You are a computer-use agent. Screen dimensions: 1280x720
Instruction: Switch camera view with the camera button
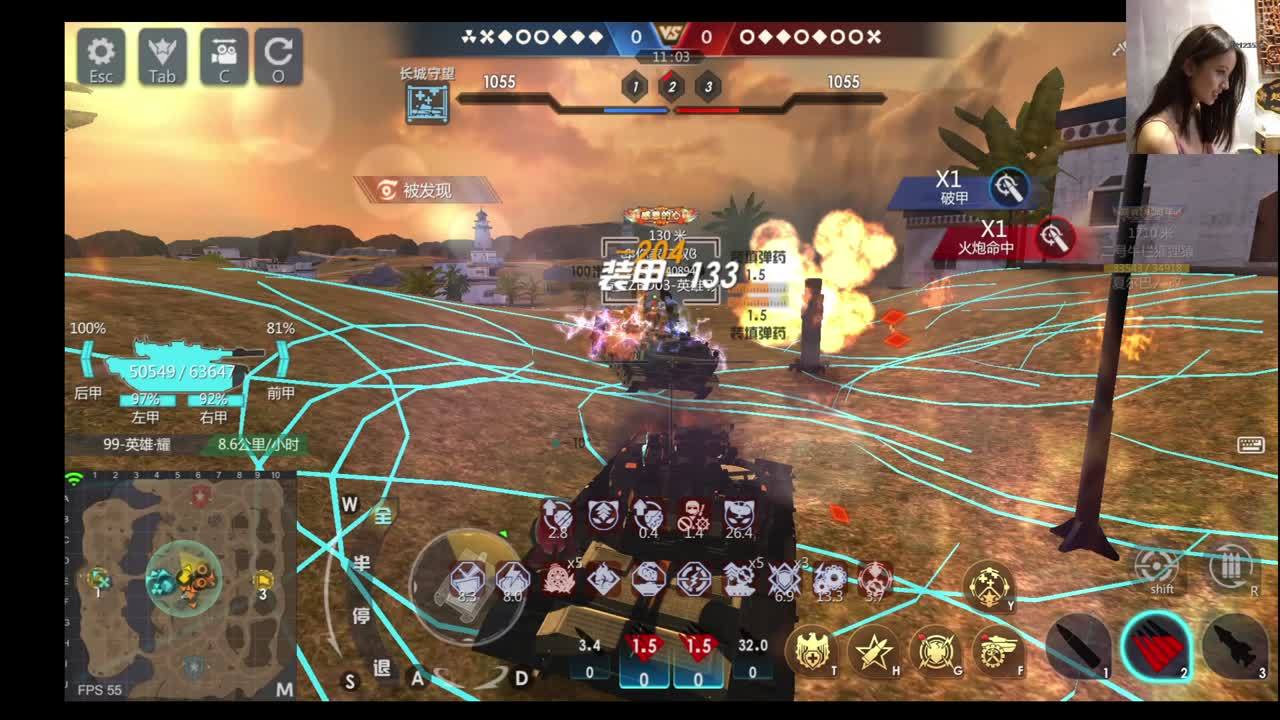tap(224, 56)
